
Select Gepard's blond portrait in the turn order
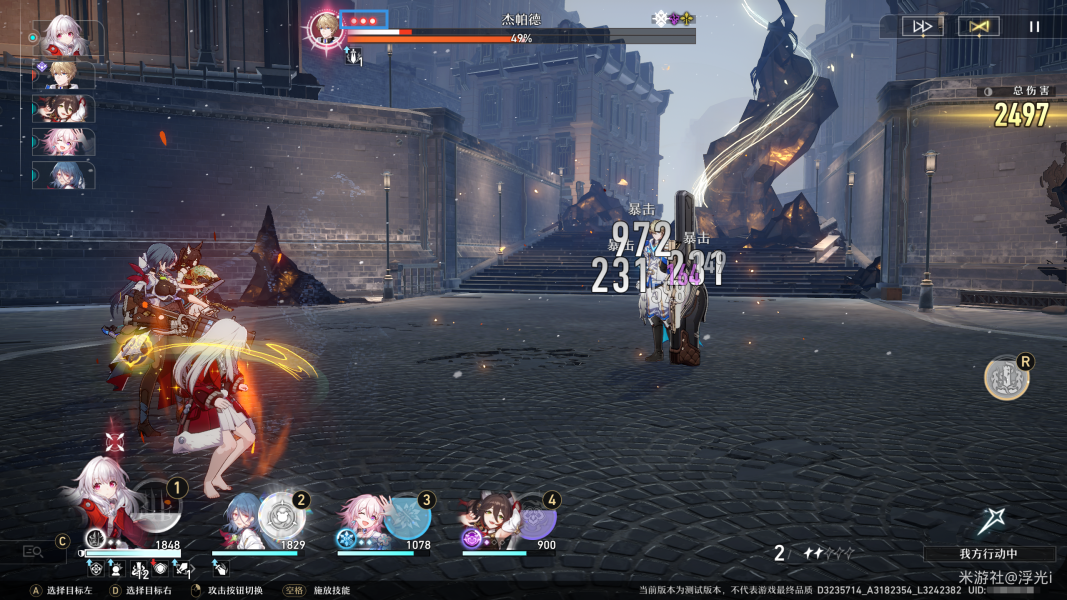[66, 73]
